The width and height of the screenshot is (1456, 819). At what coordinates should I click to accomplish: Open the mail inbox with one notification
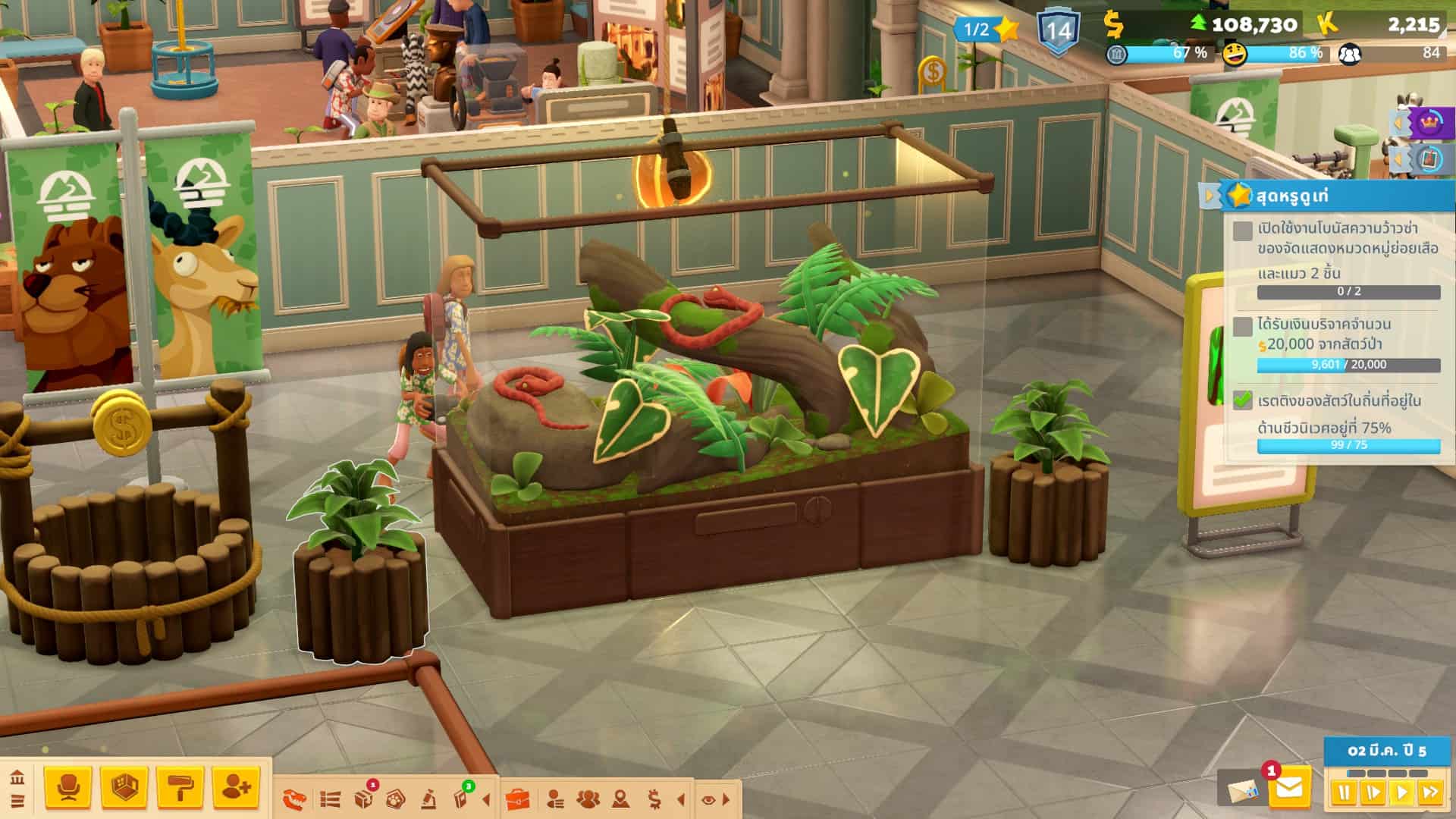(1288, 789)
